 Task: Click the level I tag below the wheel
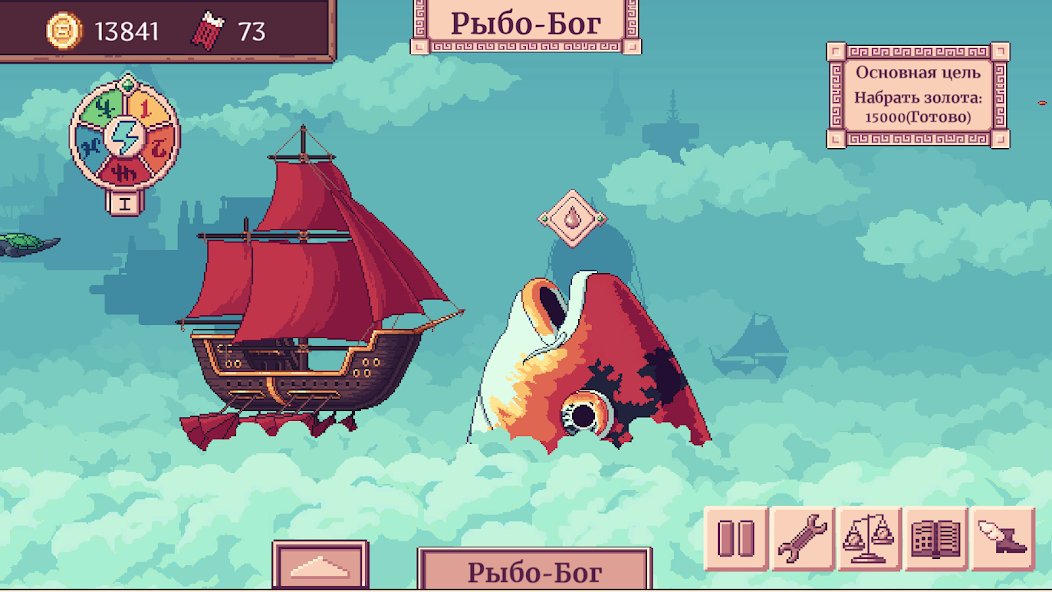tap(125, 203)
